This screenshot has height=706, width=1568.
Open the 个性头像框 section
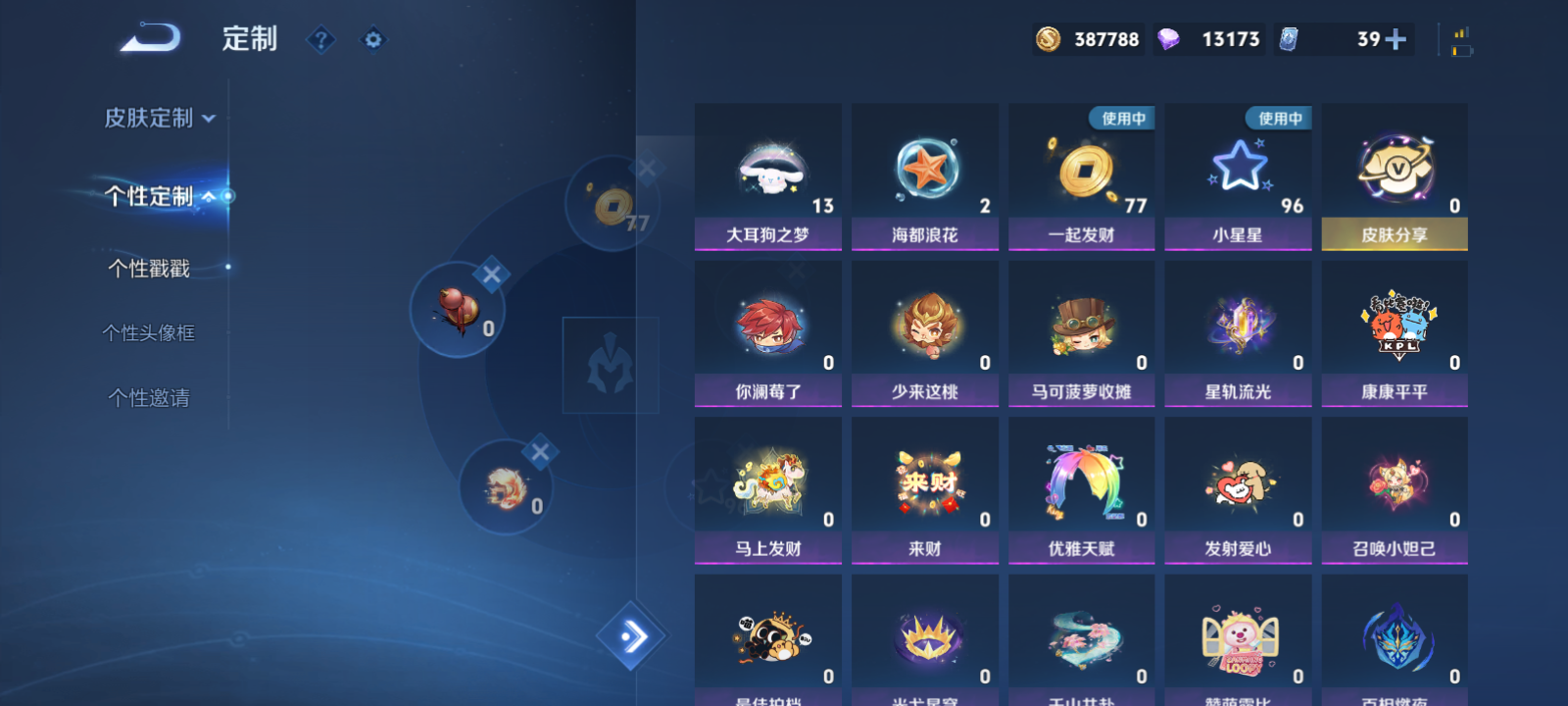point(150,332)
